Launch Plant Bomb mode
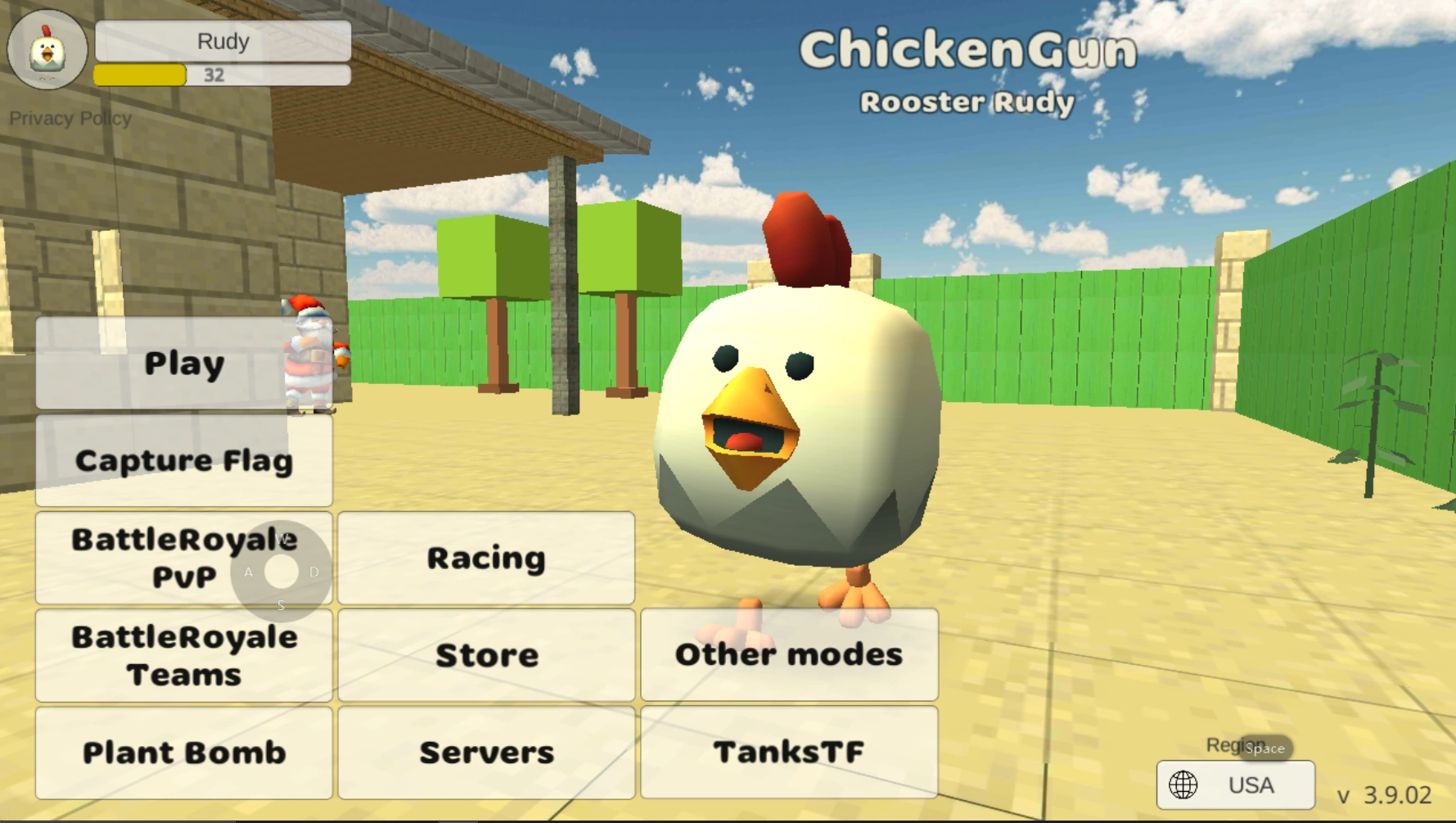The height and width of the screenshot is (823, 1456). pos(183,751)
